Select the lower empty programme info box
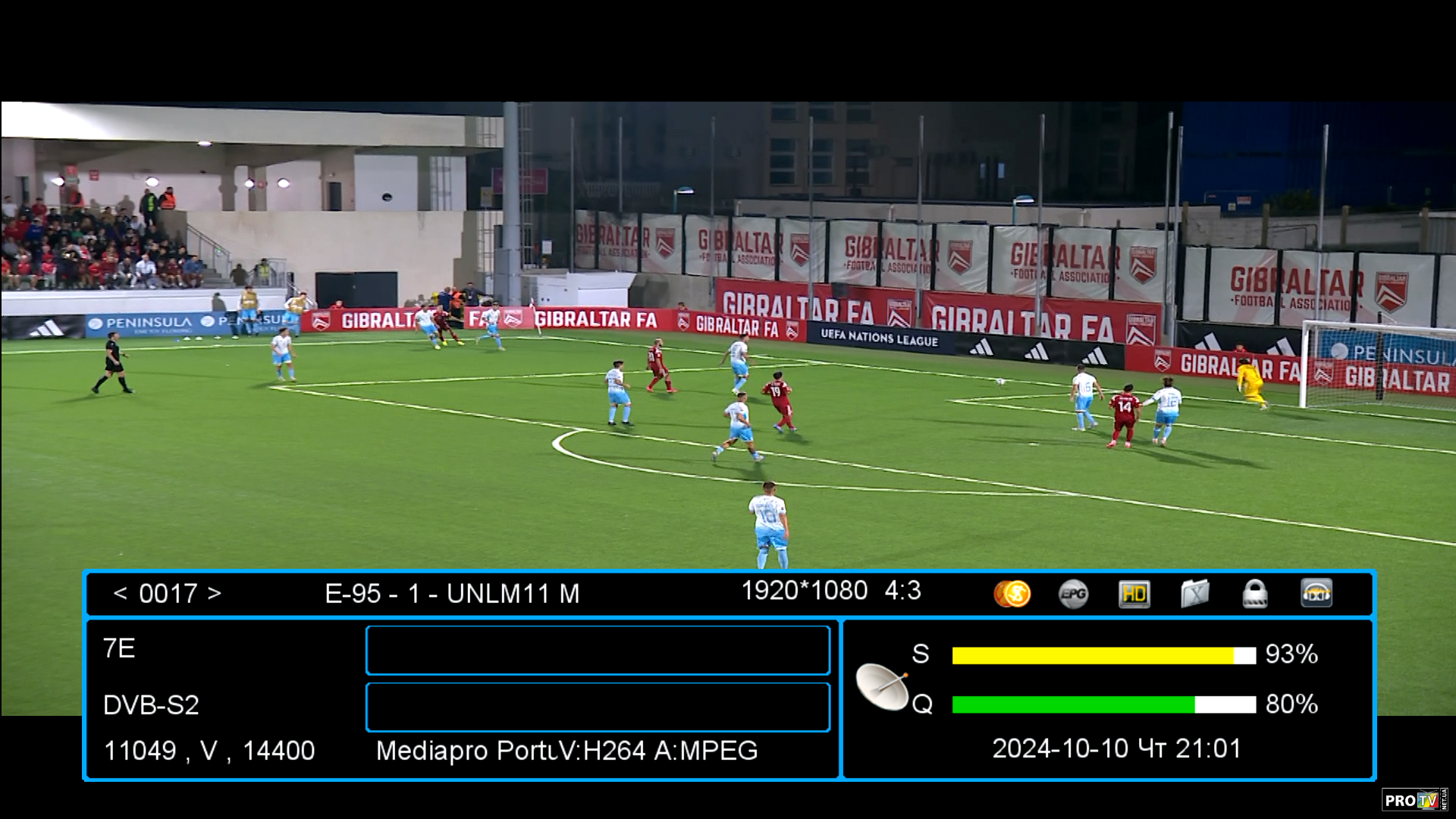The width and height of the screenshot is (1456, 819). click(x=598, y=707)
